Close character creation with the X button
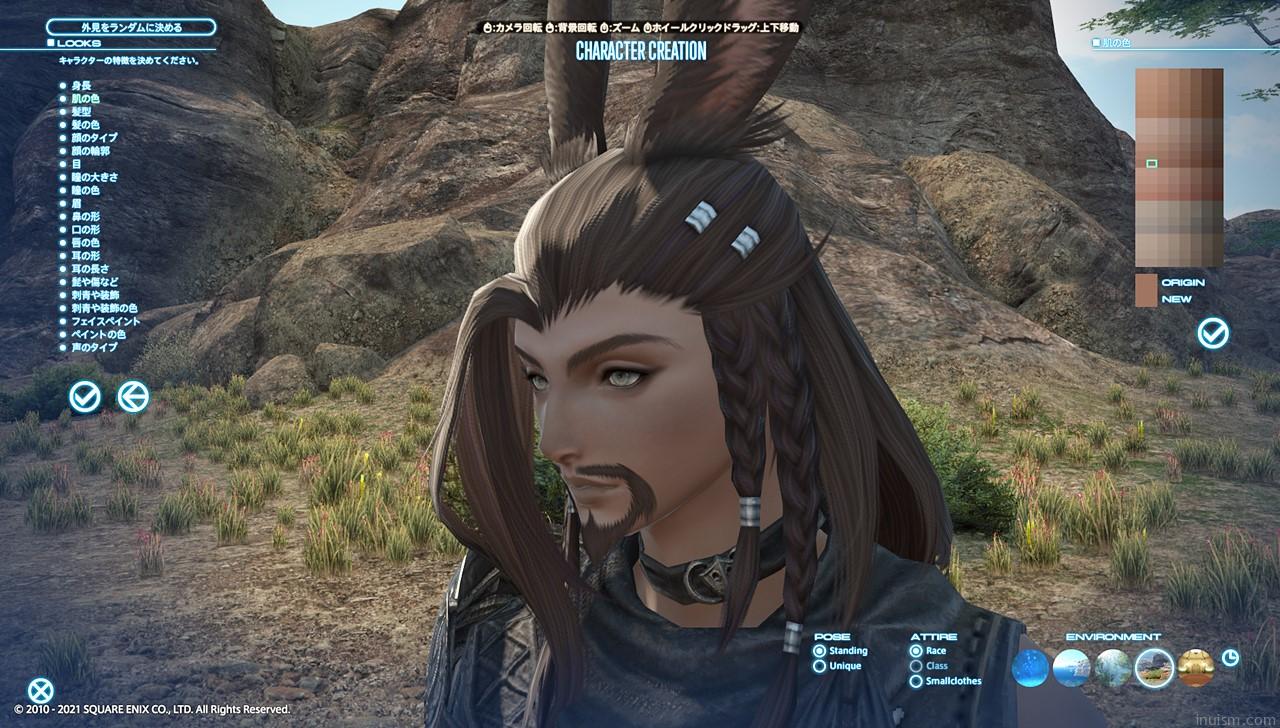This screenshot has width=1280, height=728. [40, 690]
